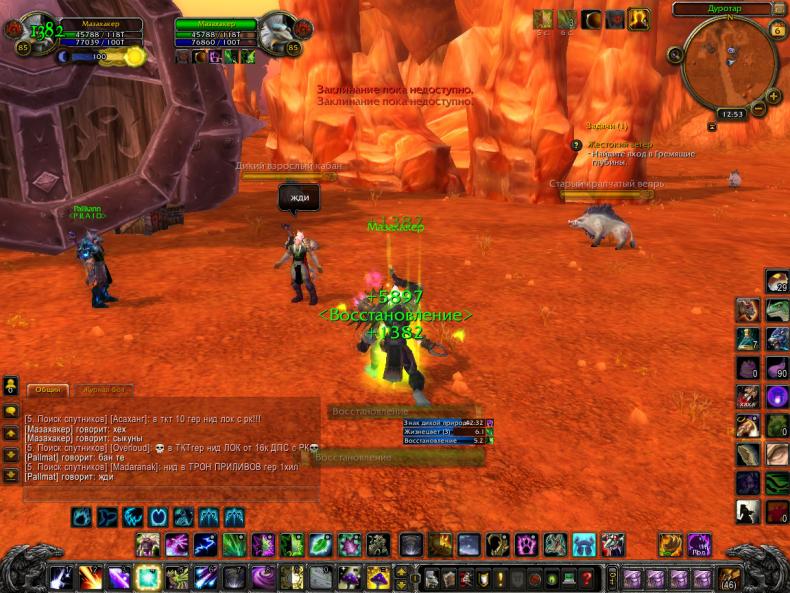Open the quest log yellow exclamation button
The image size is (790, 593).
tap(500, 578)
